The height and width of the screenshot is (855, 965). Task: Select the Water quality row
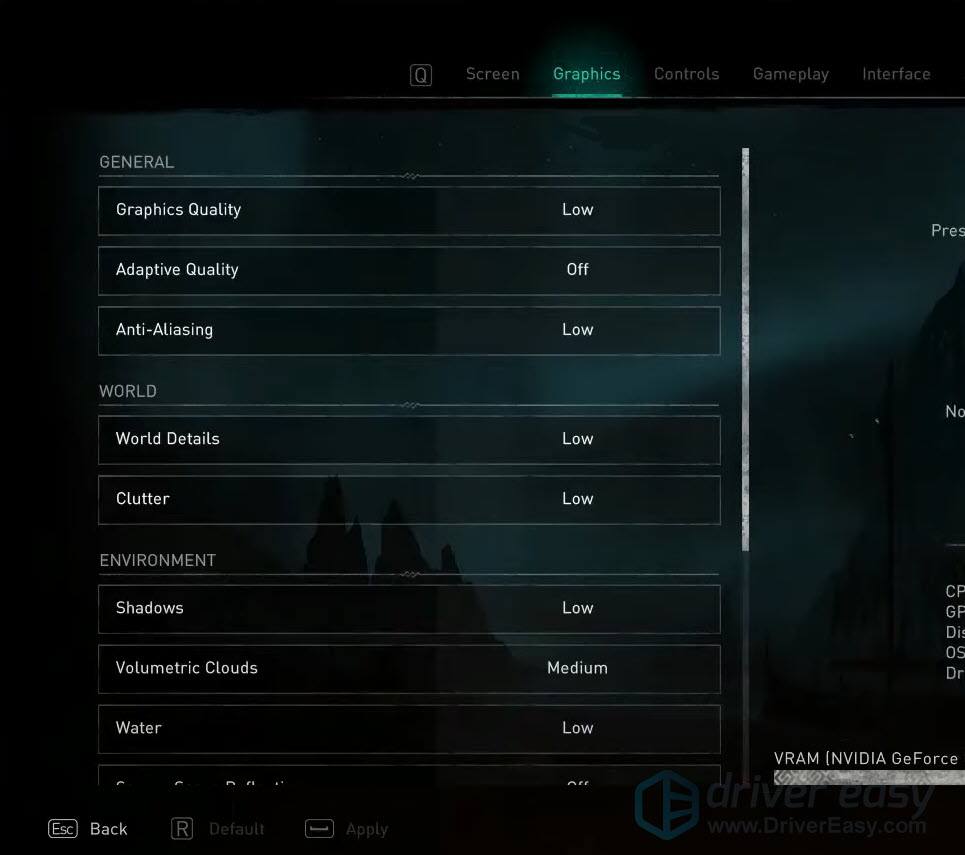pos(409,728)
